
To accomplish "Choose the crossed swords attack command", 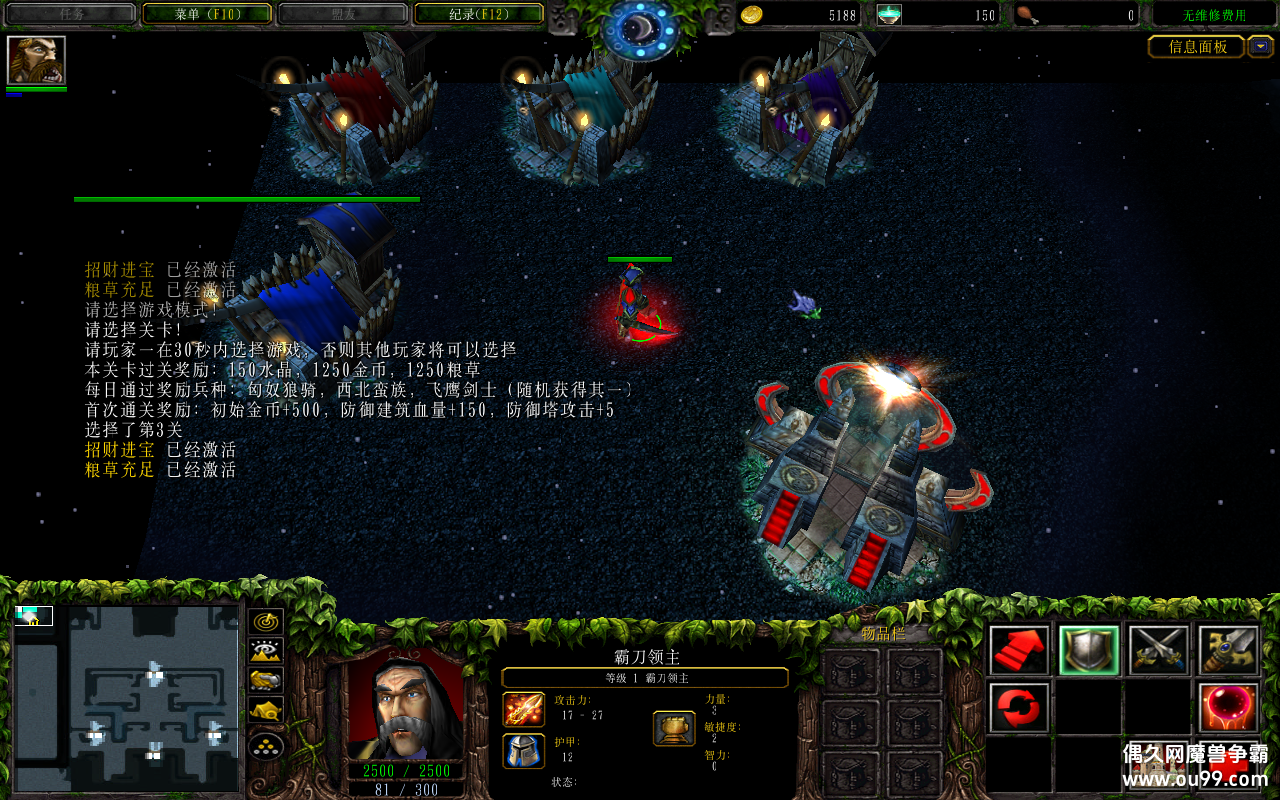I will coord(1159,651).
